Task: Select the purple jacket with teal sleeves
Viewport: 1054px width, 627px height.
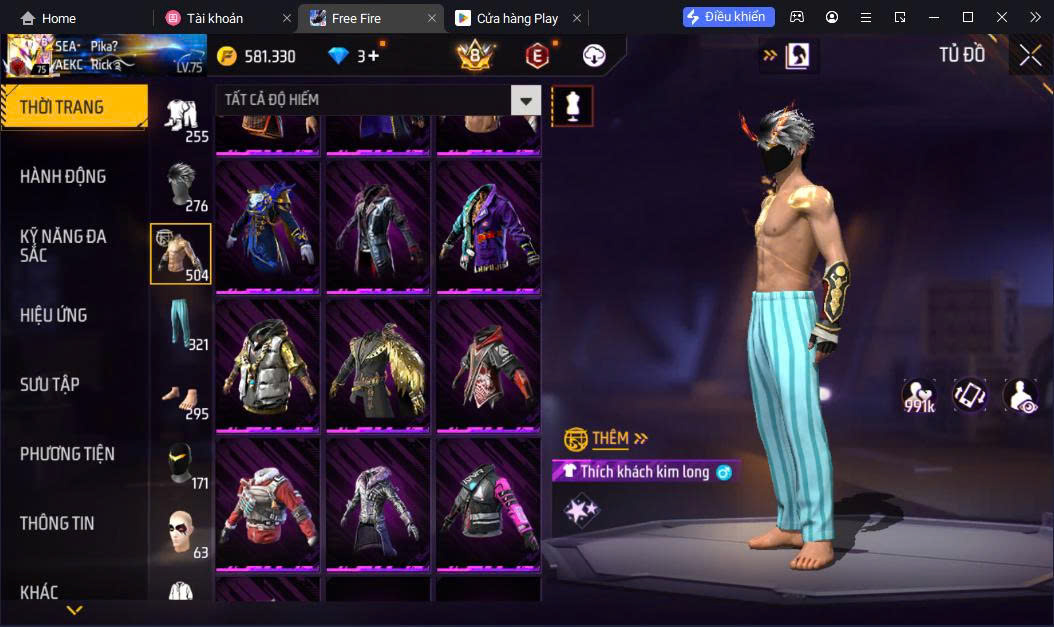Action: click(x=488, y=226)
